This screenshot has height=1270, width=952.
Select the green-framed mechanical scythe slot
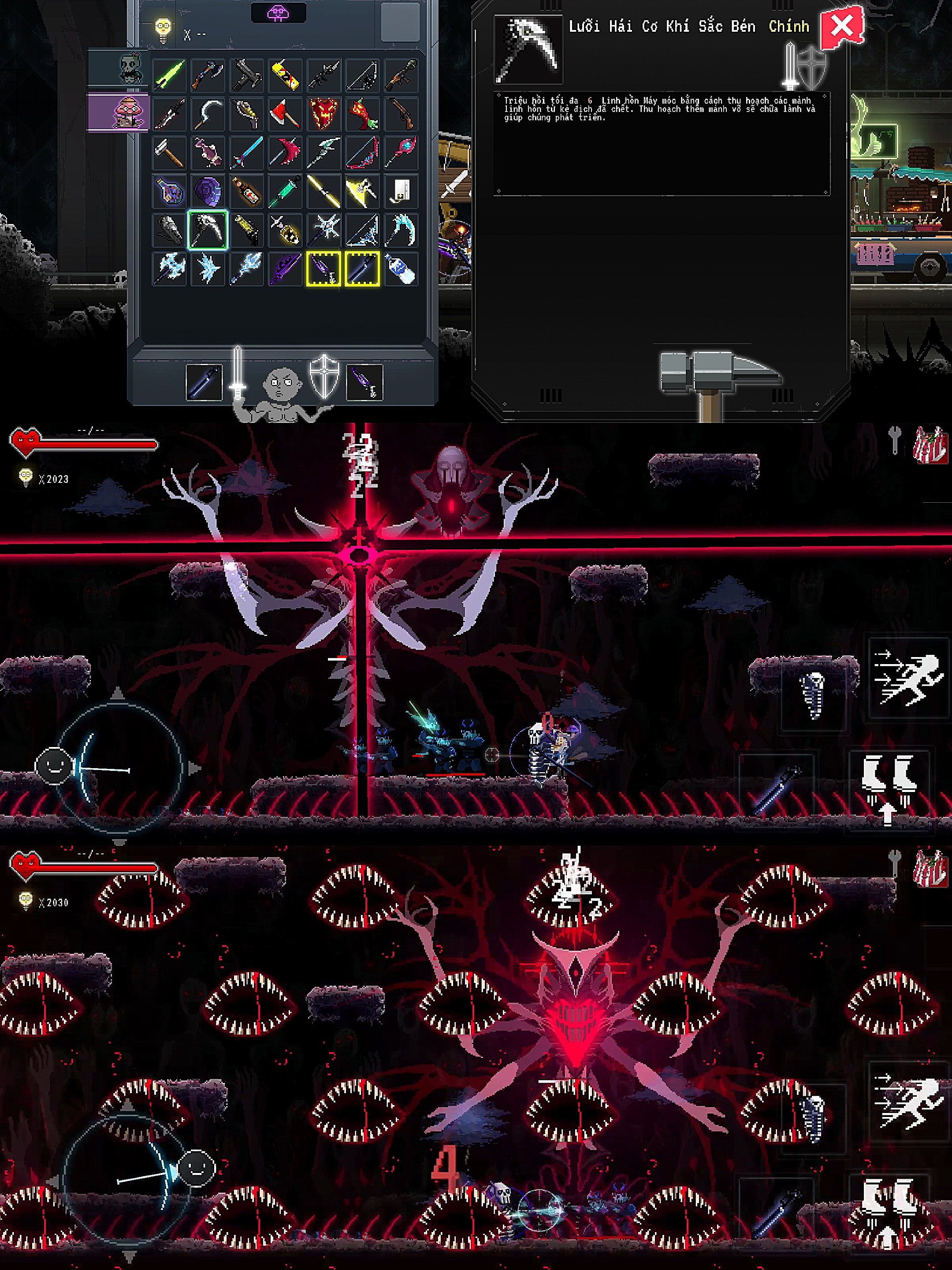207,230
